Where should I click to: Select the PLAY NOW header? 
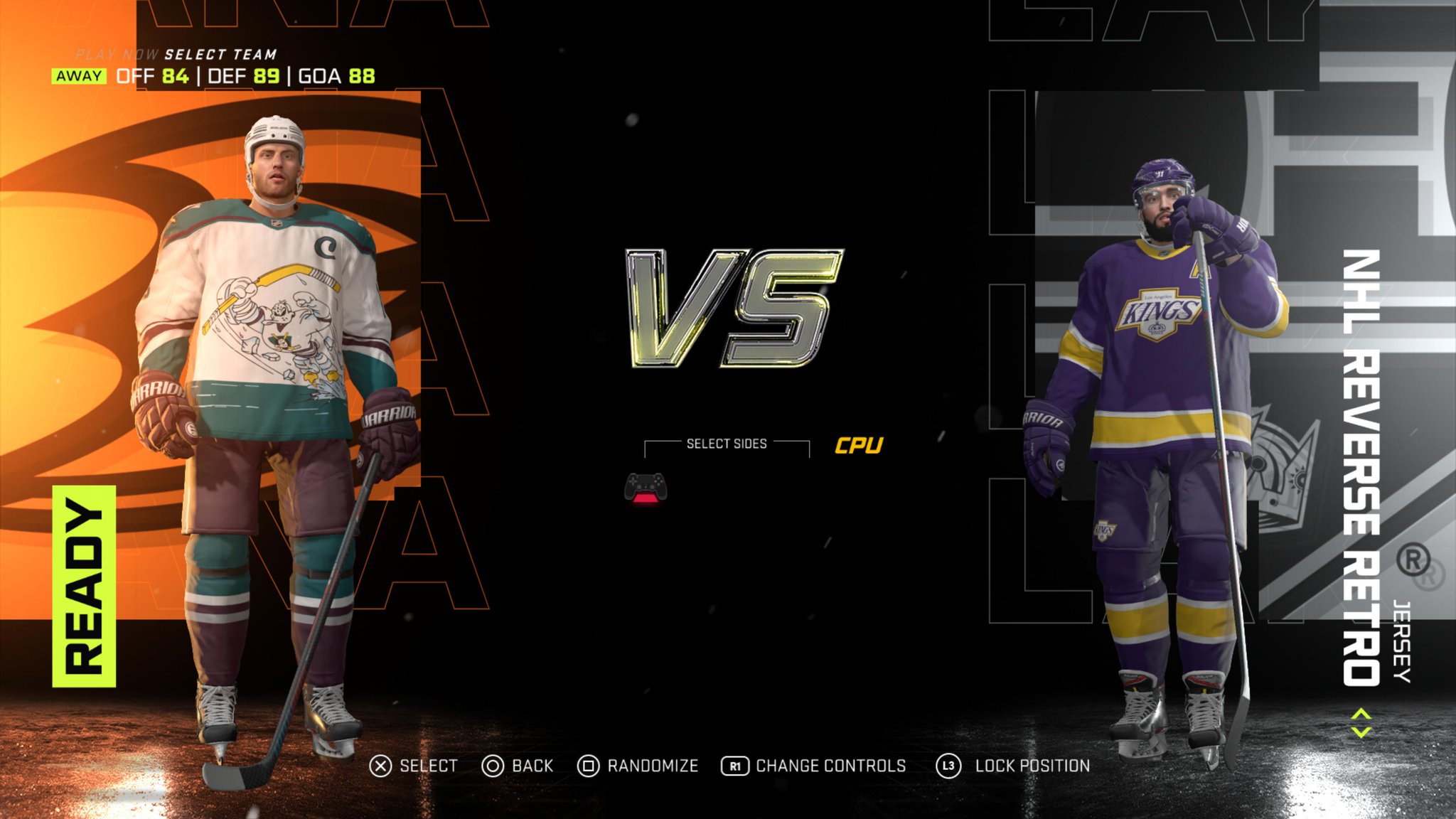117,52
